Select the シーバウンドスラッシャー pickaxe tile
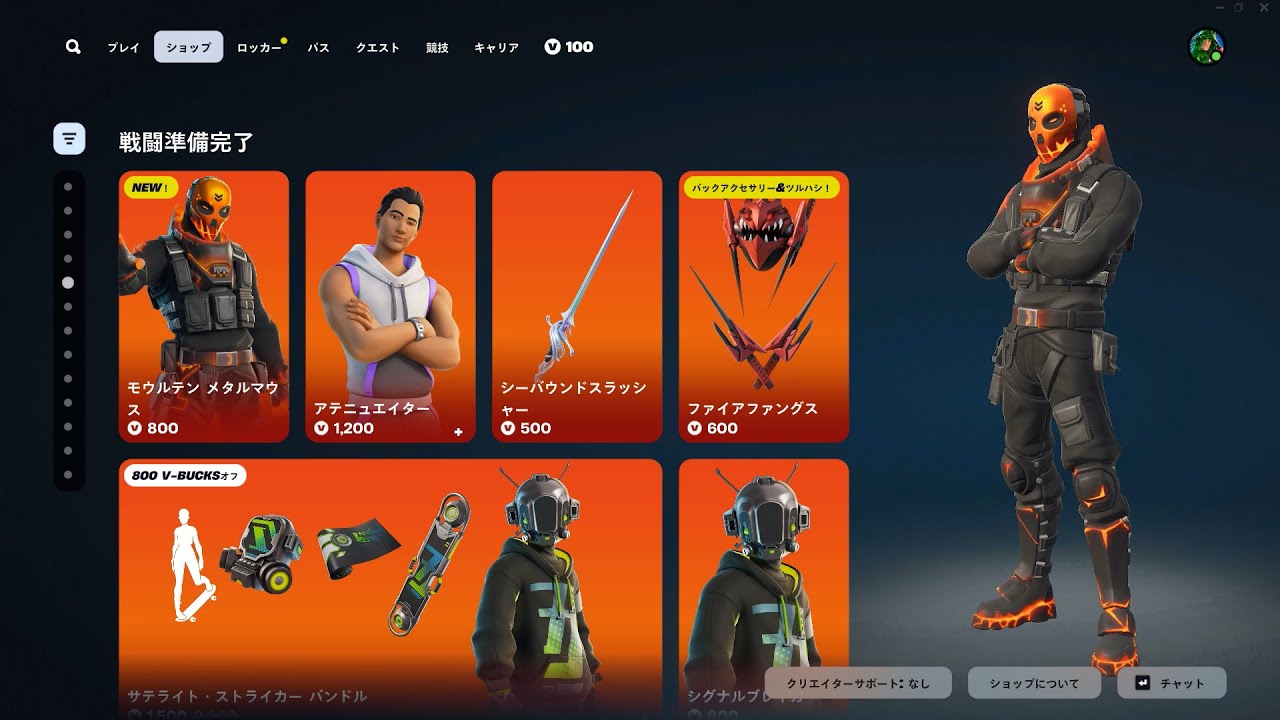 coord(577,306)
